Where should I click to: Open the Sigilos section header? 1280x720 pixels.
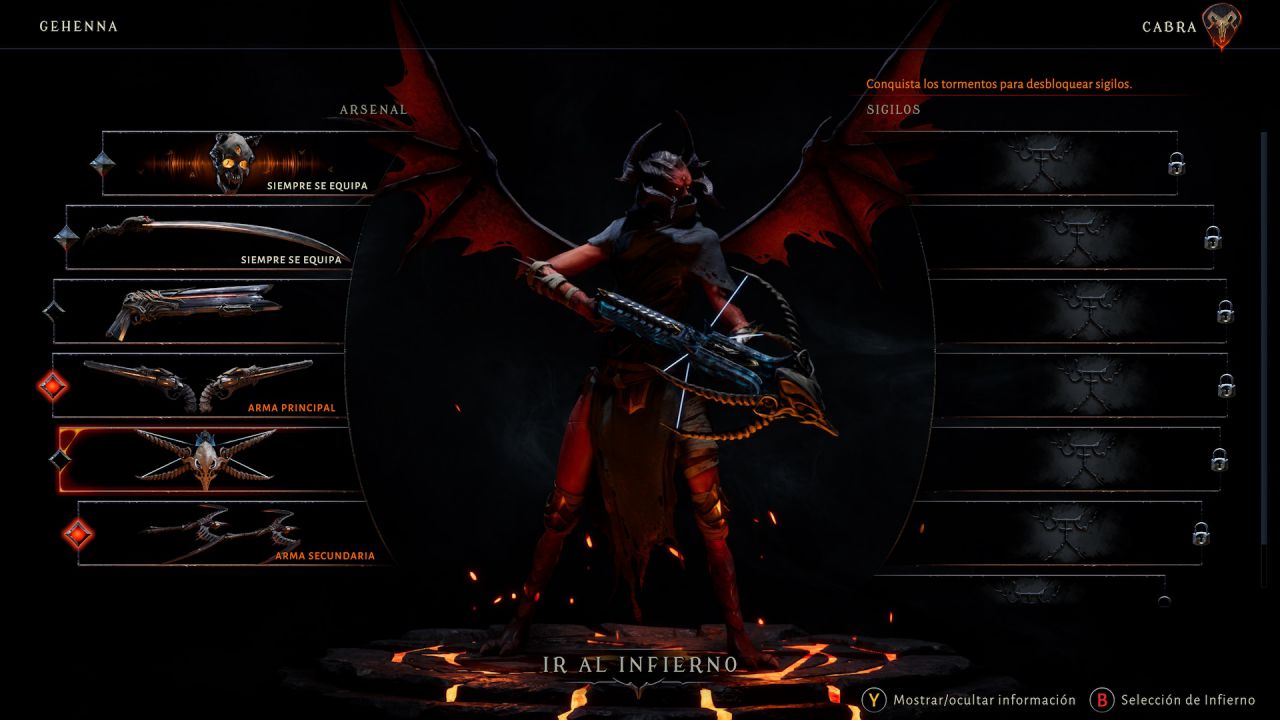[x=896, y=110]
